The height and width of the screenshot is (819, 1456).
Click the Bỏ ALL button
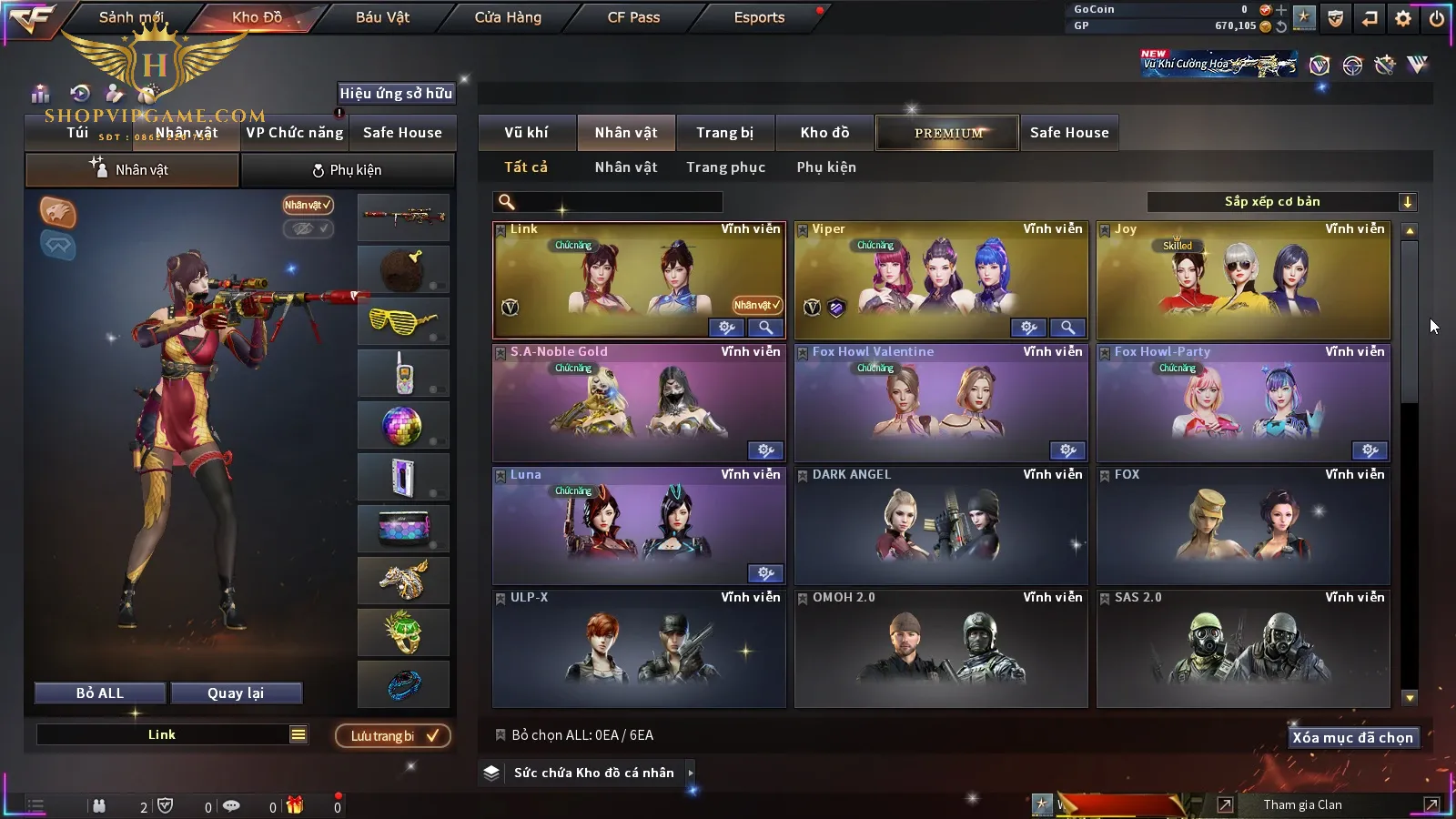[100, 693]
